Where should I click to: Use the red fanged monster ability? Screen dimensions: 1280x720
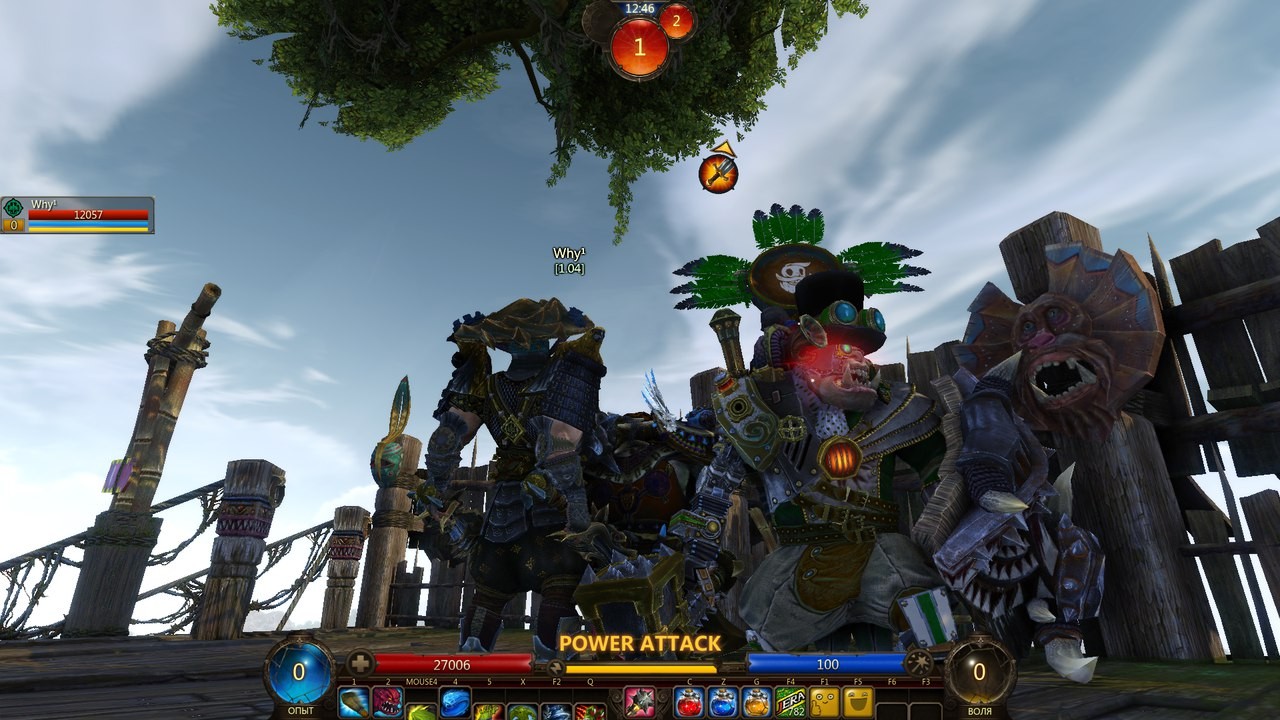pos(387,703)
